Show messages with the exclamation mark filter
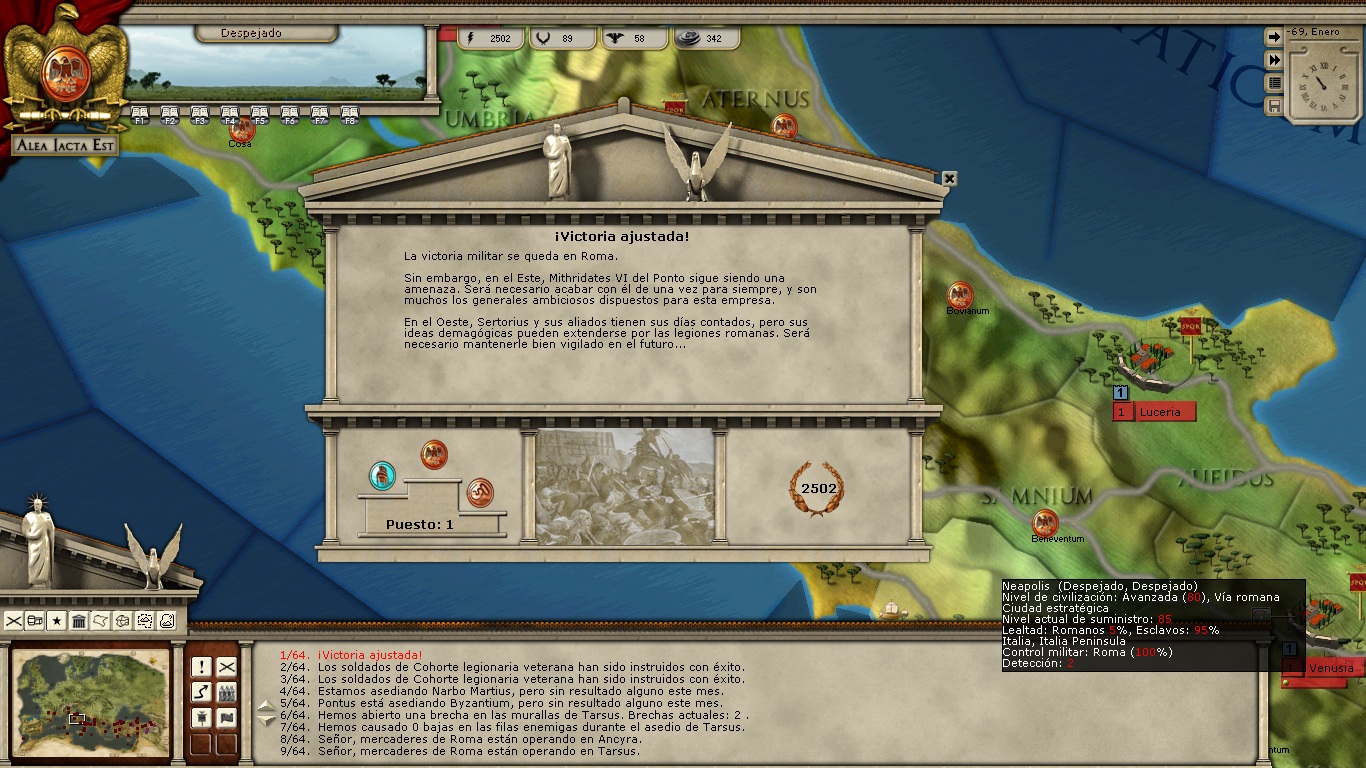The height and width of the screenshot is (768, 1366). pyautogui.click(x=202, y=667)
